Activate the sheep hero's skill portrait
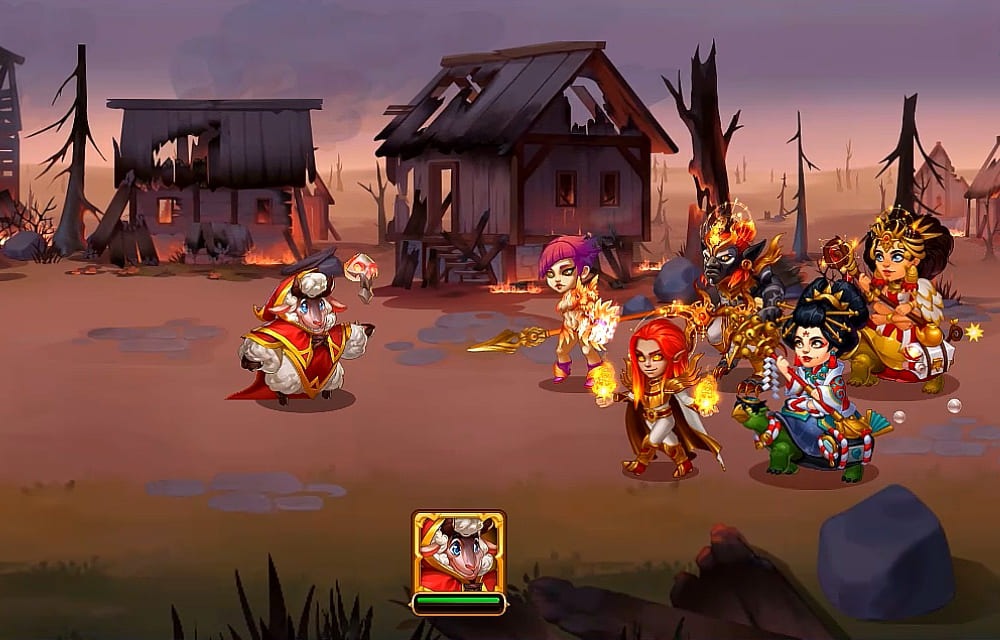This screenshot has width=1000, height=640. (x=458, y=552)
